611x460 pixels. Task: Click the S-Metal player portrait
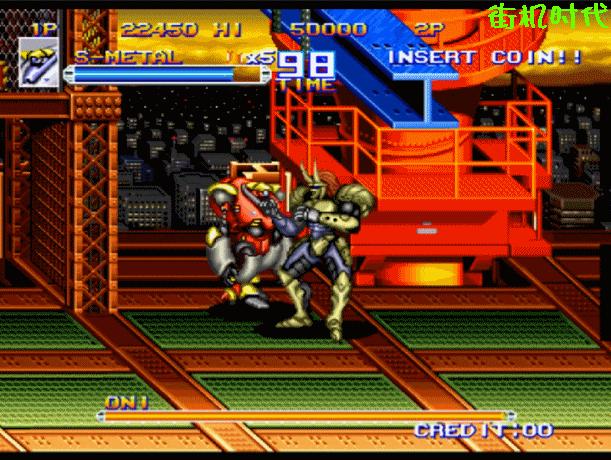tap(38, 62)
